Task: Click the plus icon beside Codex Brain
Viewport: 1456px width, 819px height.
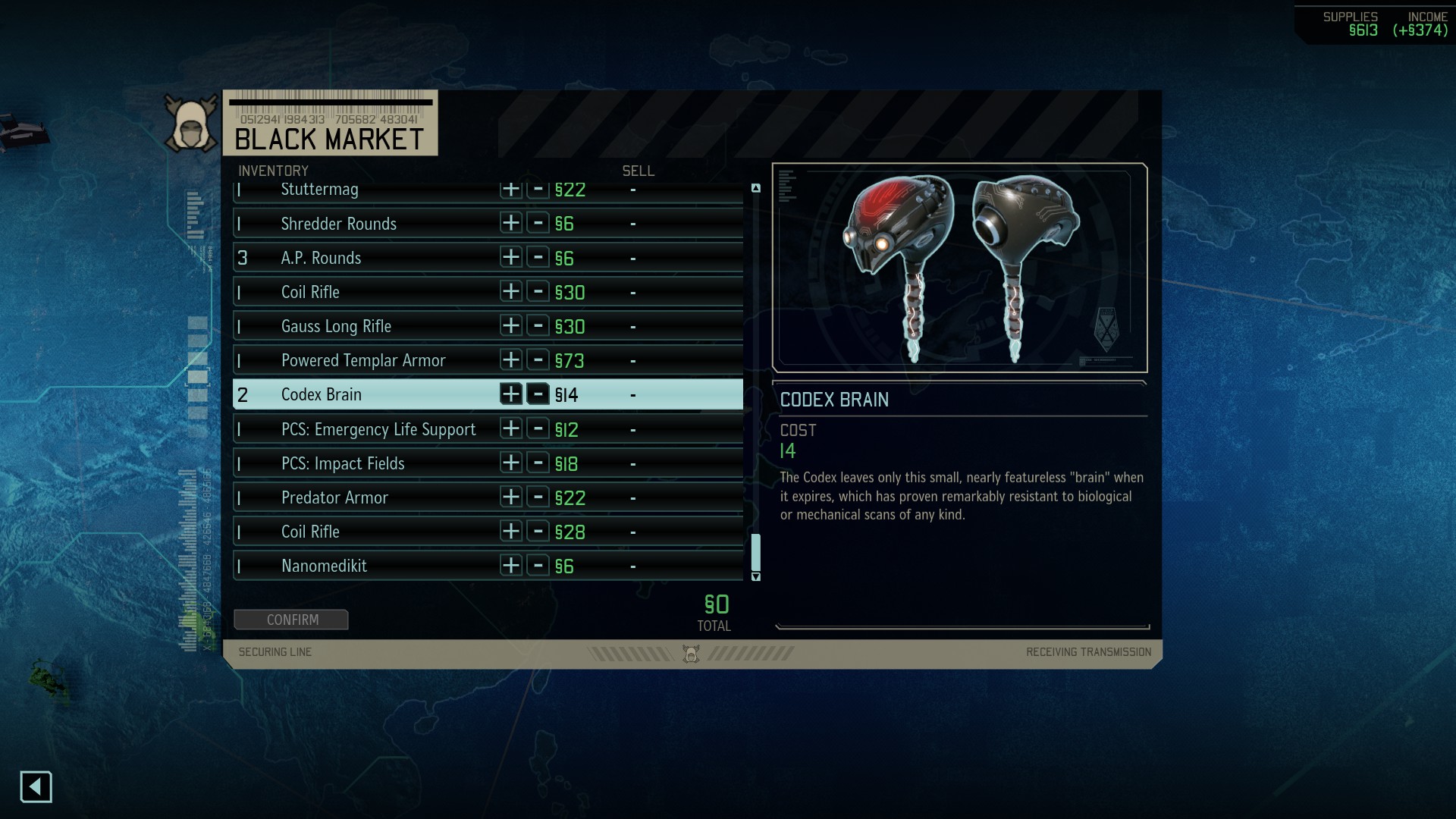Action: [x=512, y=394]
